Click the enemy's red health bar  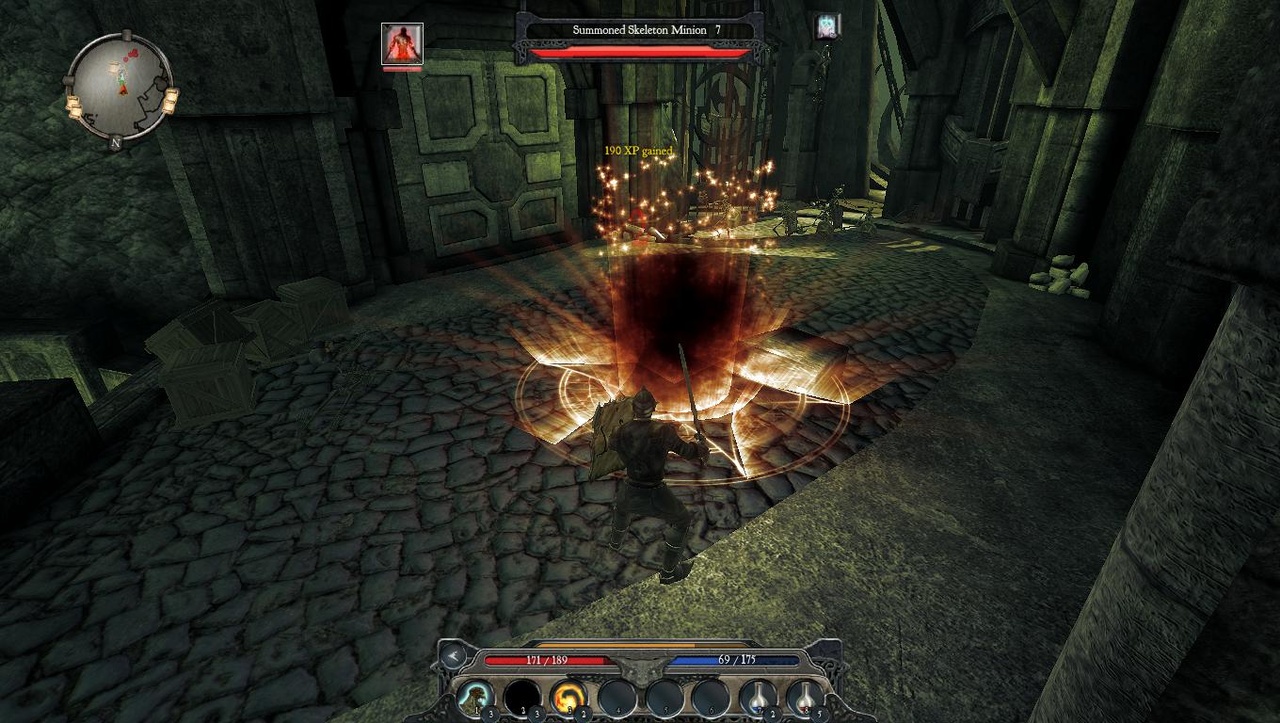click(640, 54)
